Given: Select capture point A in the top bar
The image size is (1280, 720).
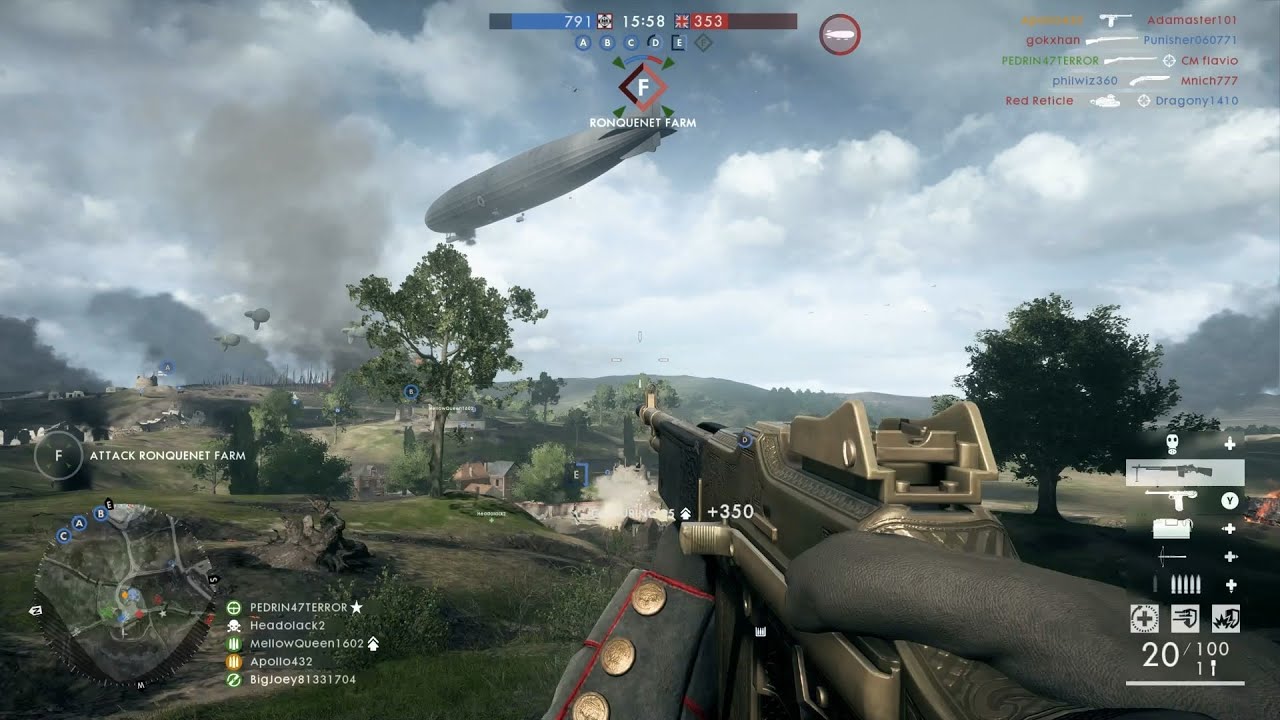Looking at the screenshot, I should click(582, 42).
